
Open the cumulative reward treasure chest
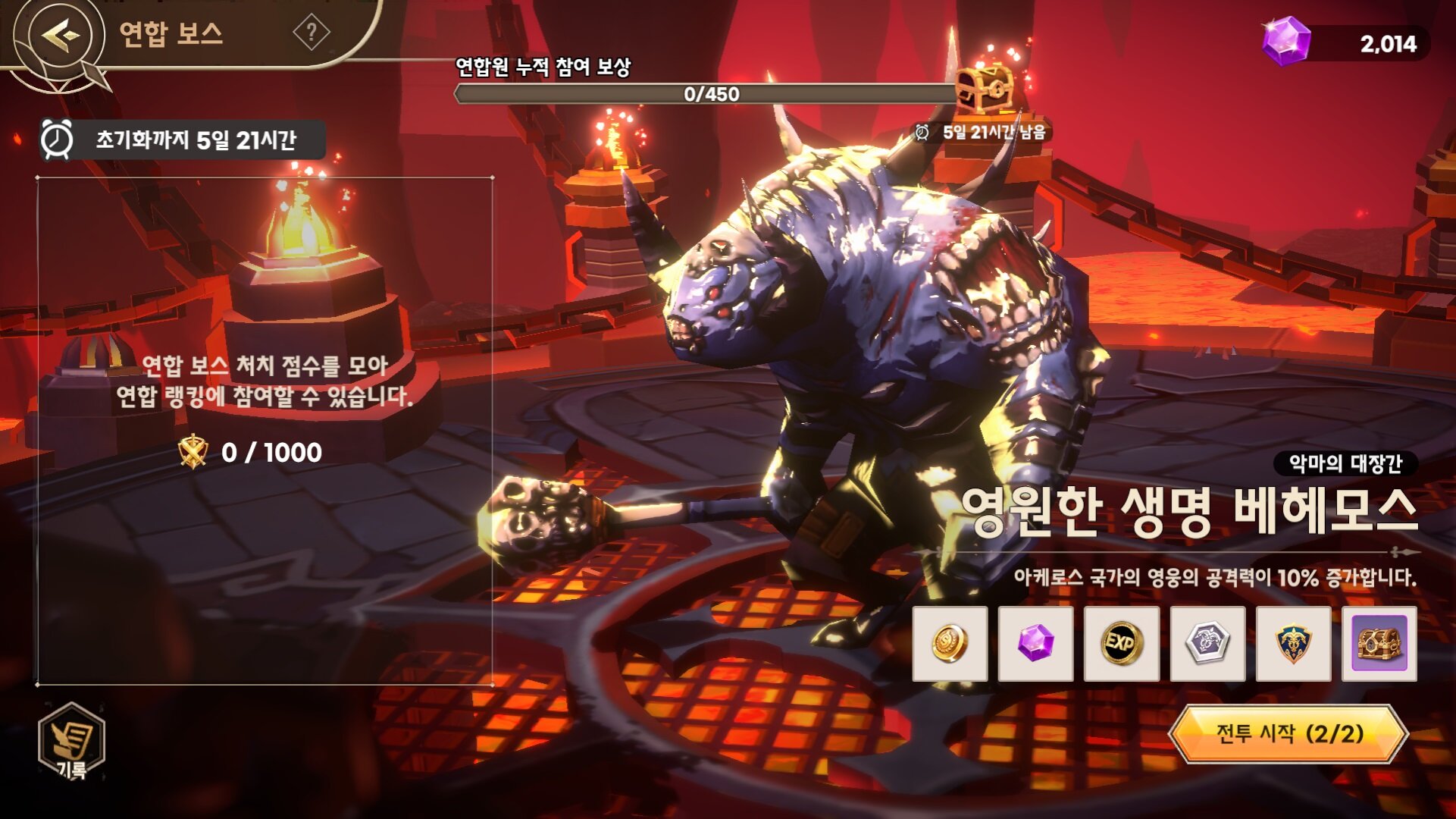(x=985, y=89)
